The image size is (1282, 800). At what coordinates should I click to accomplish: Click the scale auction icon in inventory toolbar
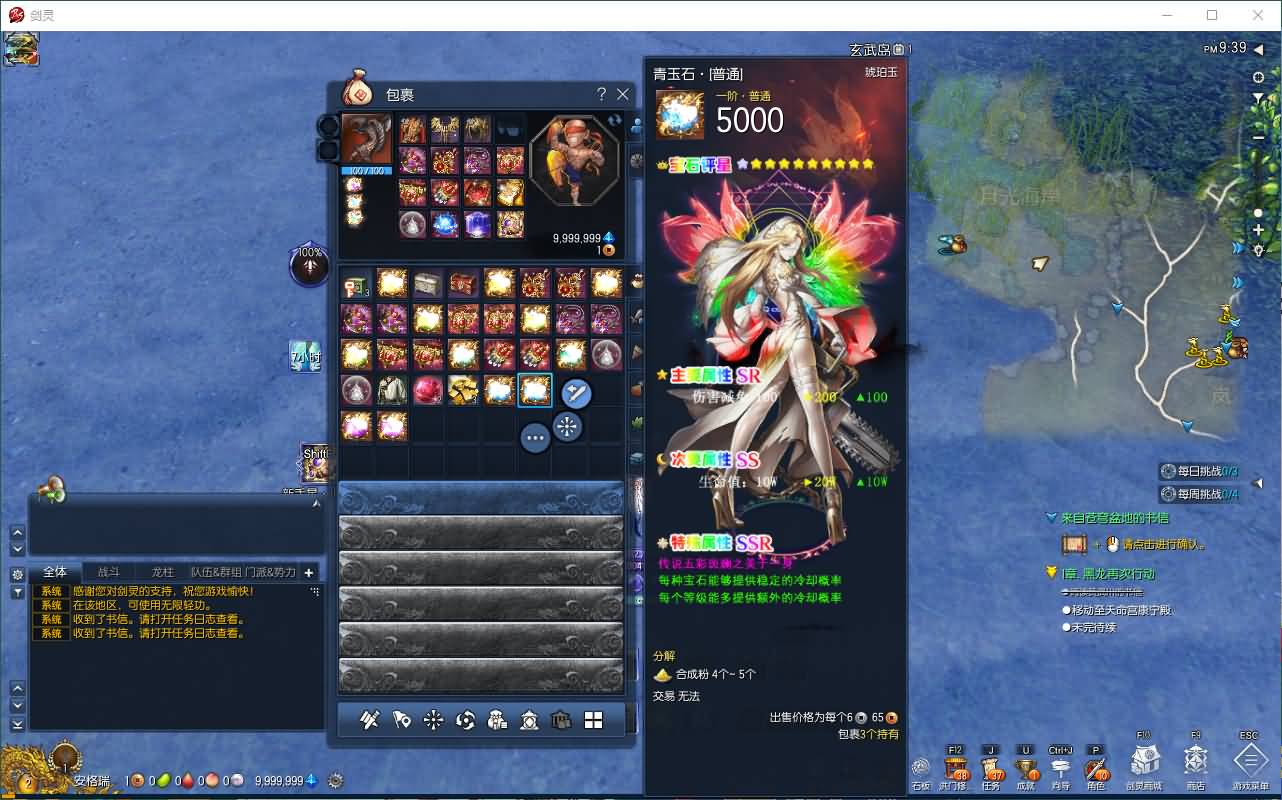click(530, 720)
